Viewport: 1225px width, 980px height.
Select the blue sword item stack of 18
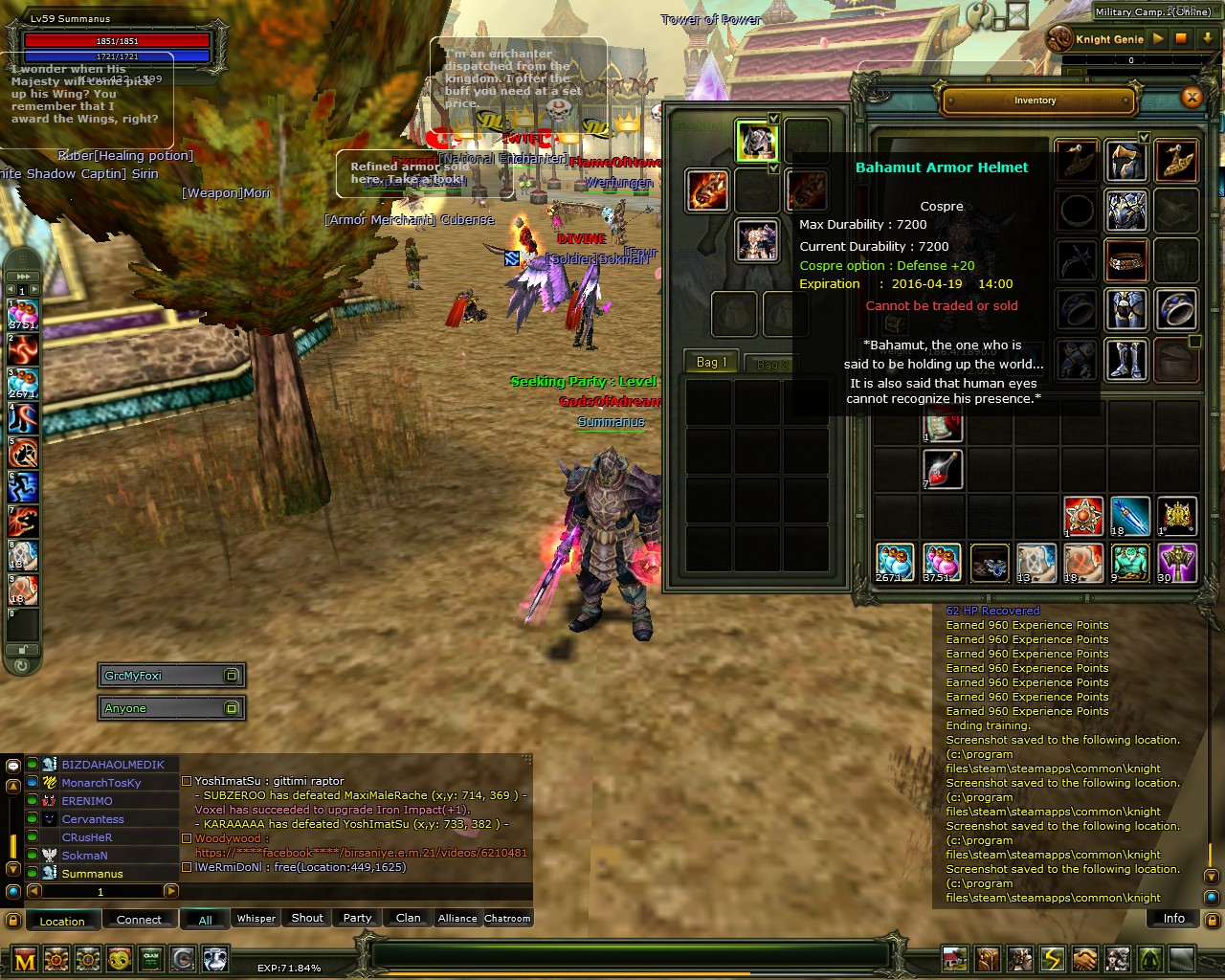(x=1129, y=517)
